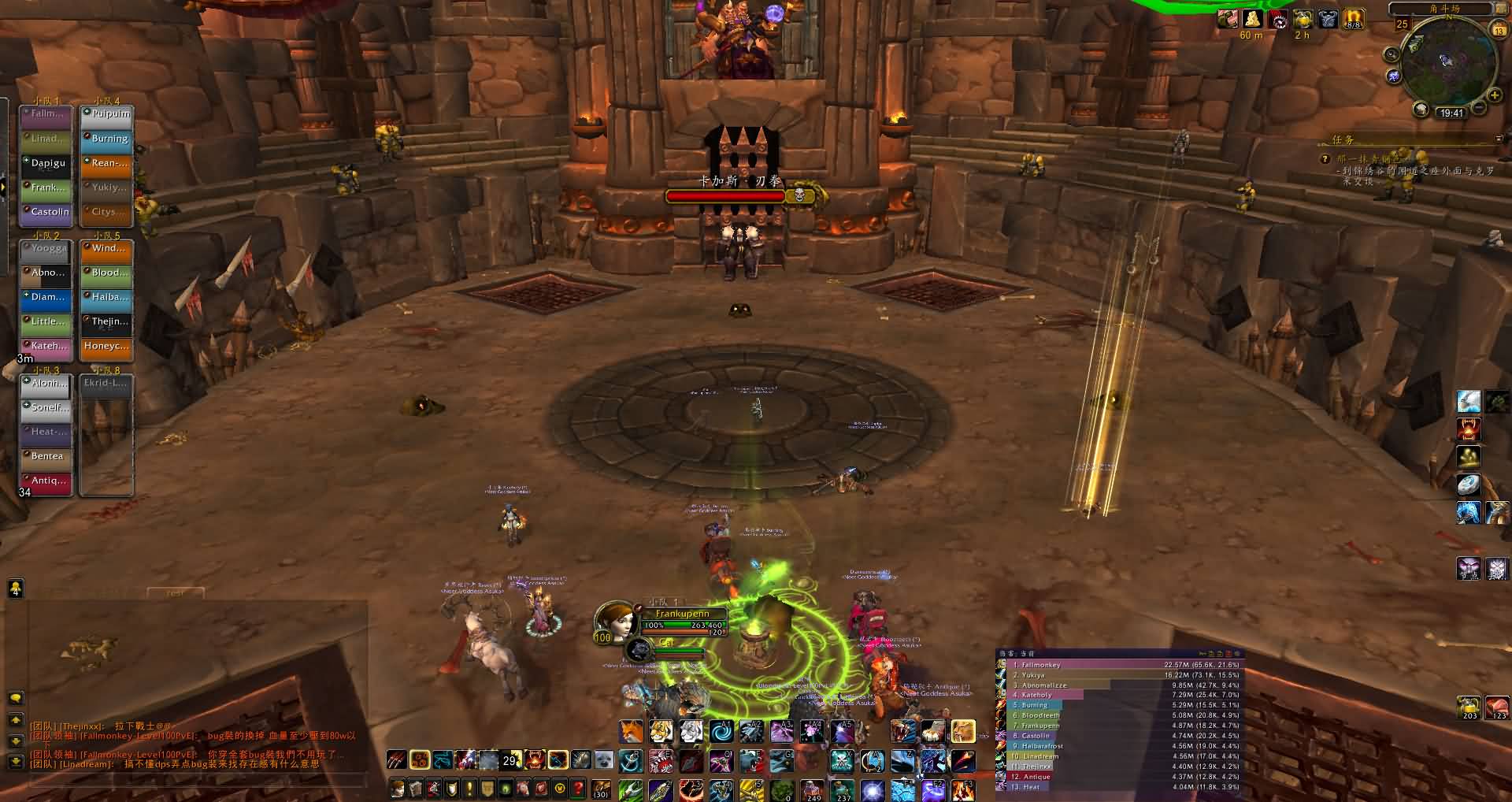The image size is (1512, 802).
Task: Select Honeyc... in raid group 5
Action: 107,346
